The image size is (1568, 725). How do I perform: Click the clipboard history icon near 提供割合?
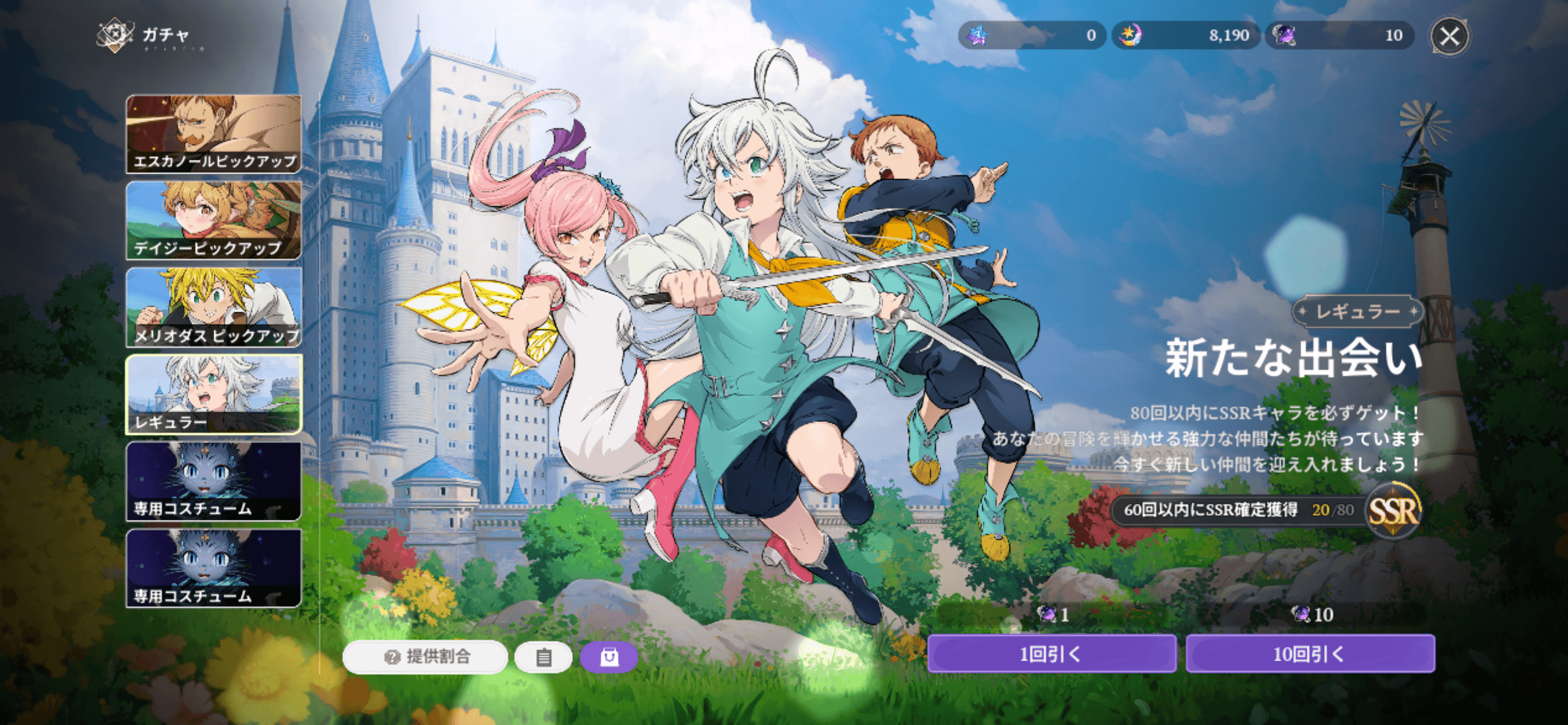point(543,659)
